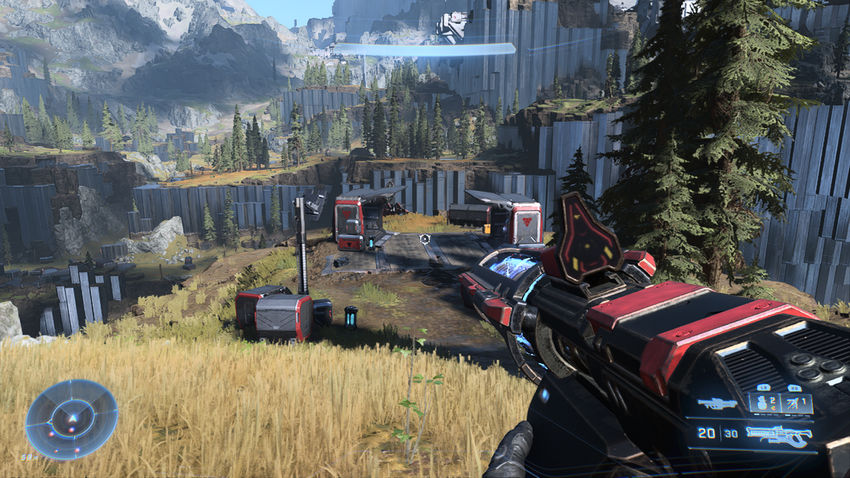This screenshot has height=478, width=850.
Task: Select the frag grenade slot
Action: [x=765, y=403]
